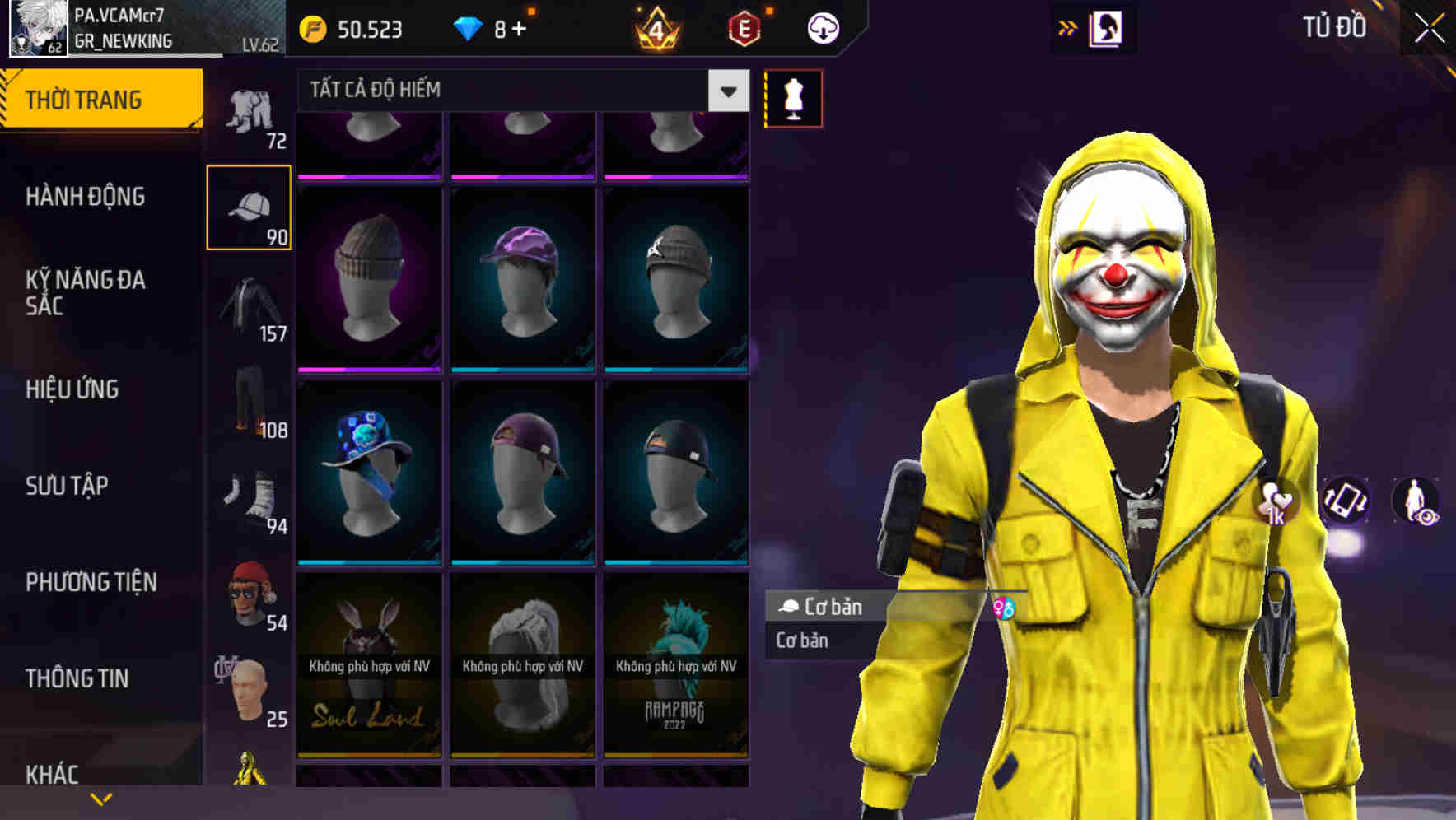
Task: Toggle the mannequin display preview
Action: tap(791, 98)
